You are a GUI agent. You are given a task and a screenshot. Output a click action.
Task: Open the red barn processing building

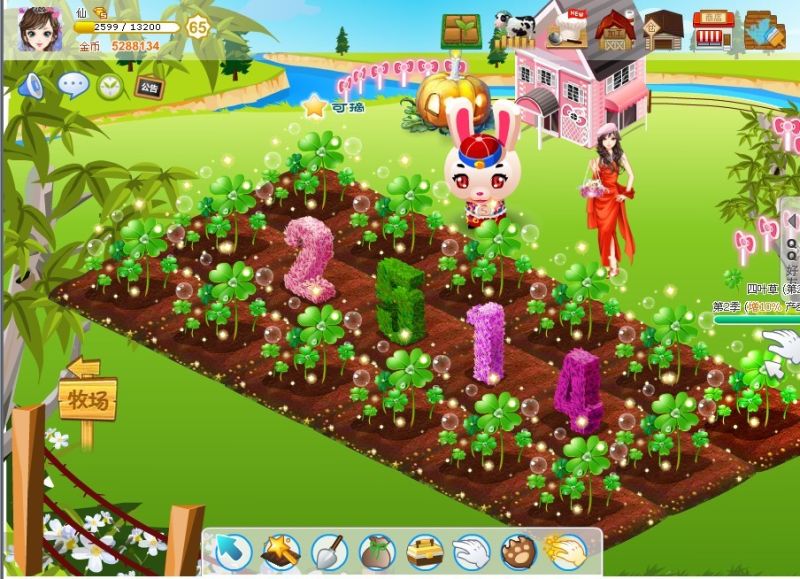point(615,30)
